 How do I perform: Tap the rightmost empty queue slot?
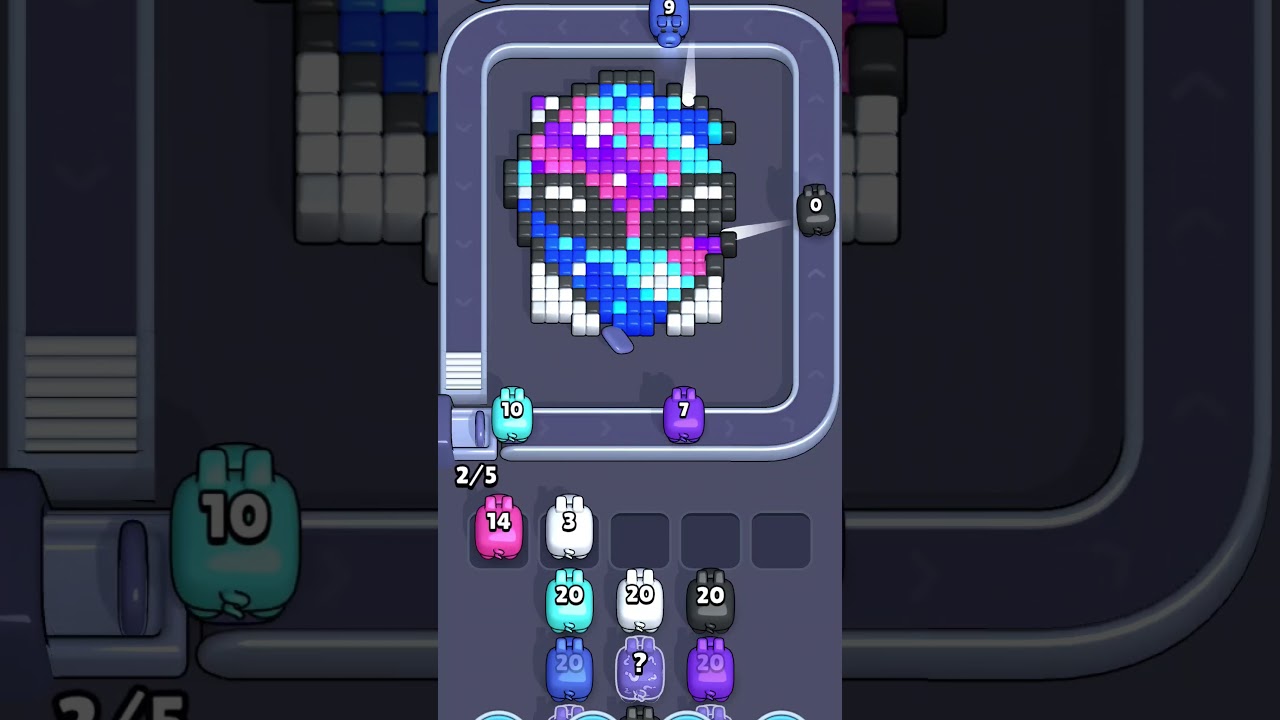click(781, 539)
